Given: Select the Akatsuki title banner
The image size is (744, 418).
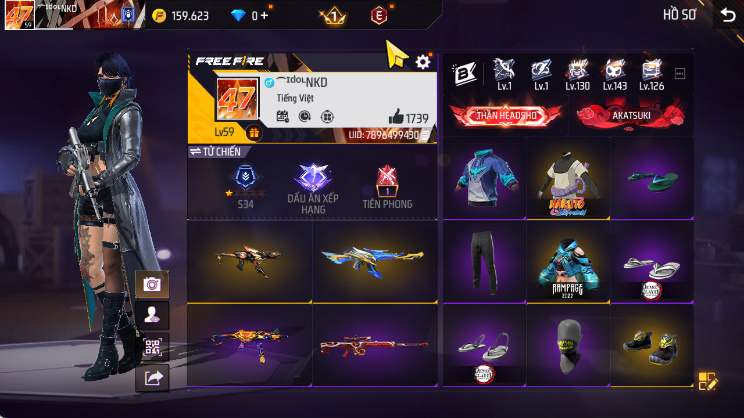Looking at the screenshot, I should 630,114.
